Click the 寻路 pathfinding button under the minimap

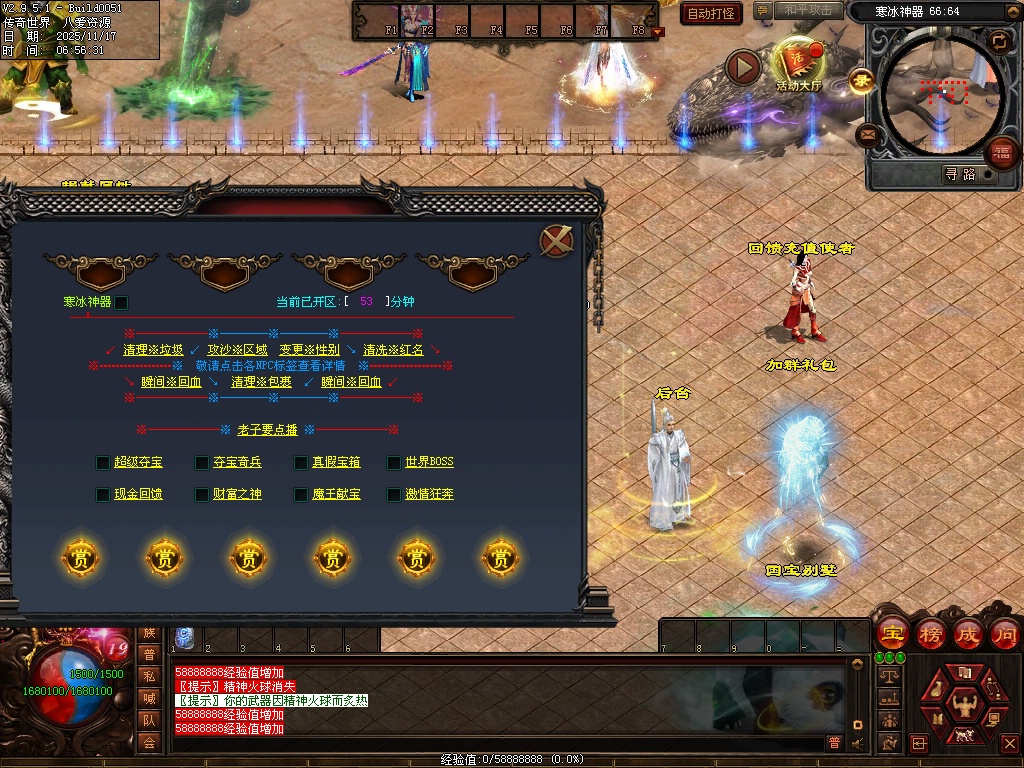pos(959,174)
